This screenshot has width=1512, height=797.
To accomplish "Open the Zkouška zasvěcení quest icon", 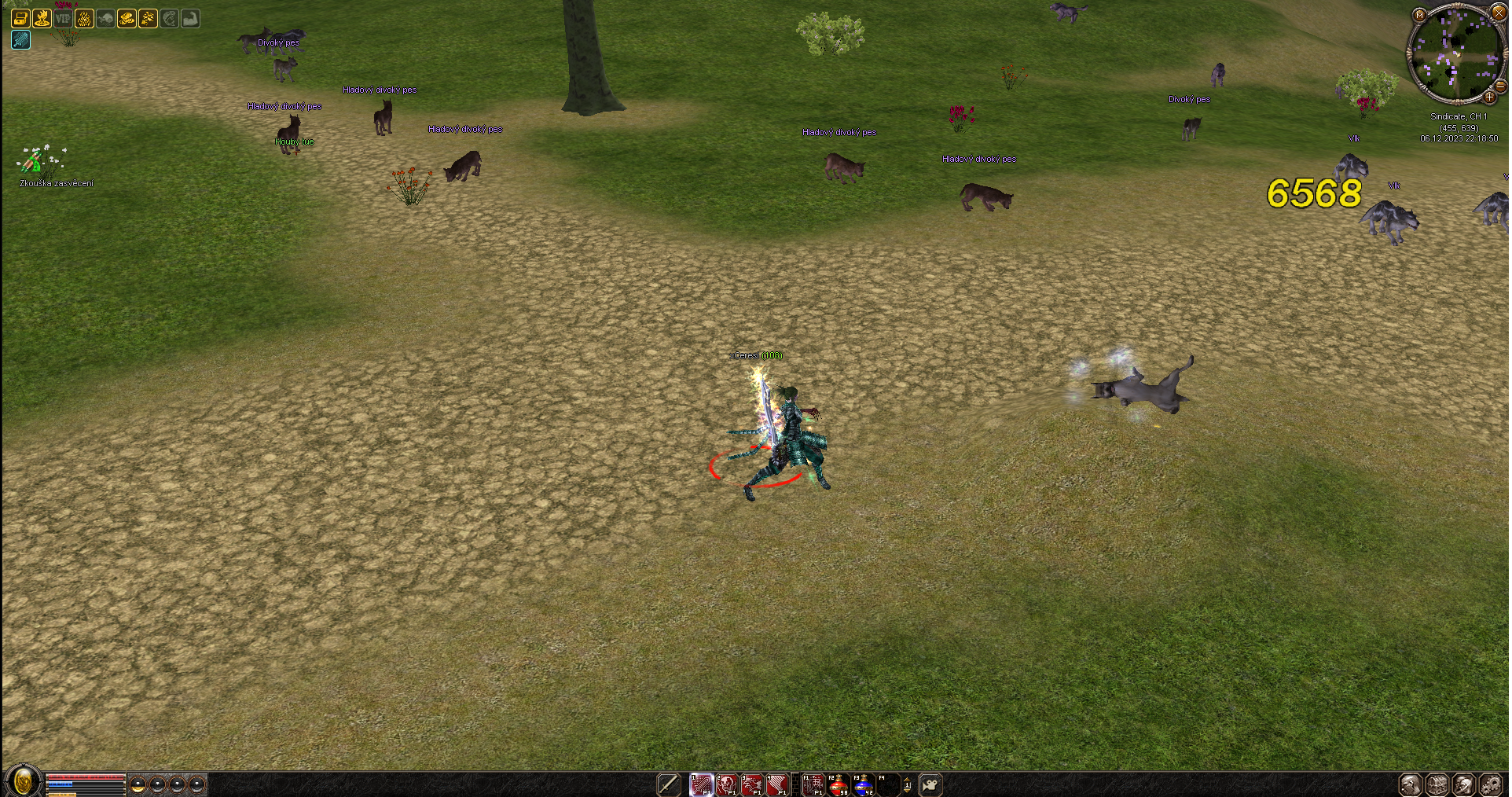I will [33, 162].
